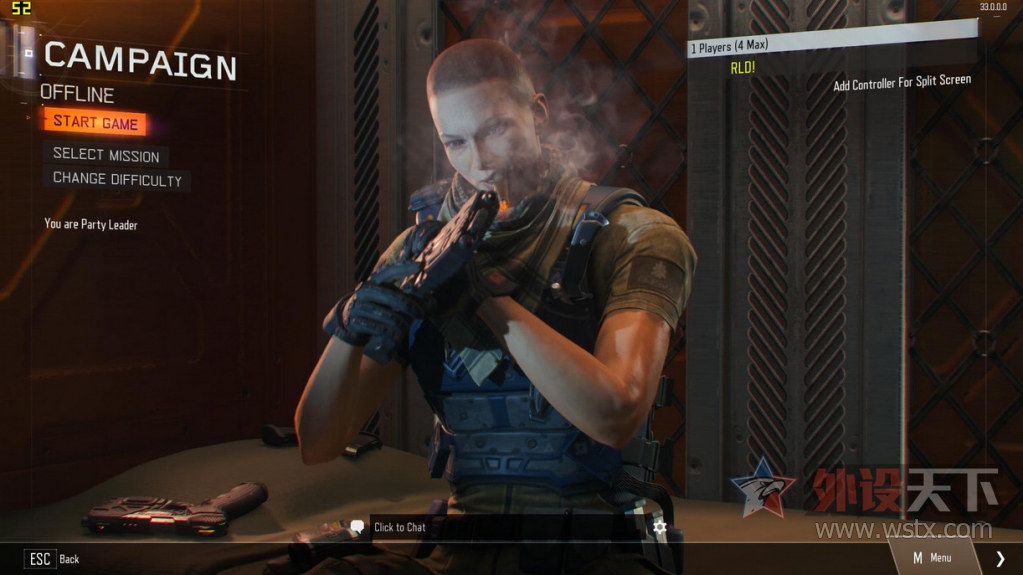The image size is (1023, 575).
Task: Choose Change Difficulty from the menu
Action: (x=117, y=180)
